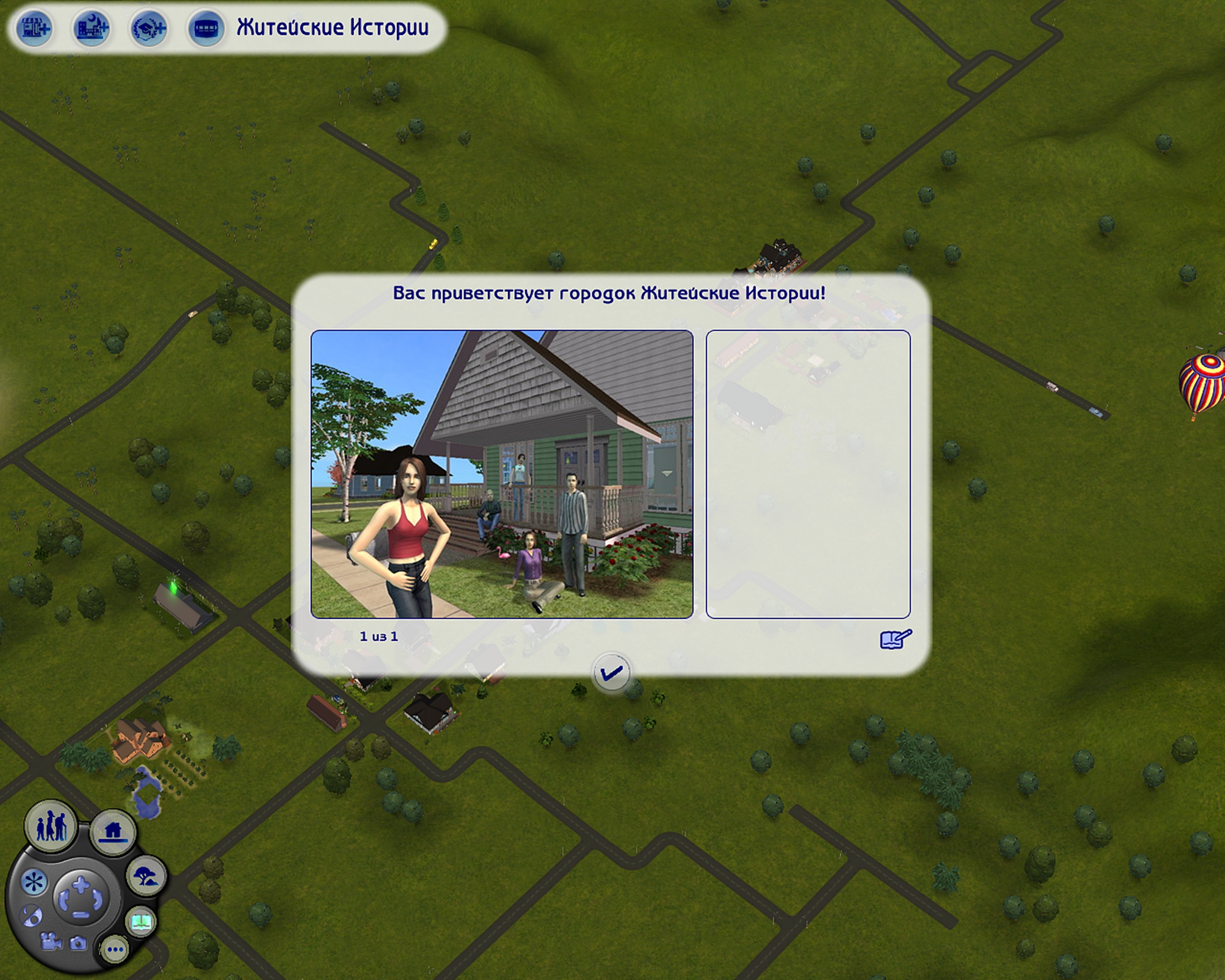Take a snapshot with the camera icon

click(78, 944)
